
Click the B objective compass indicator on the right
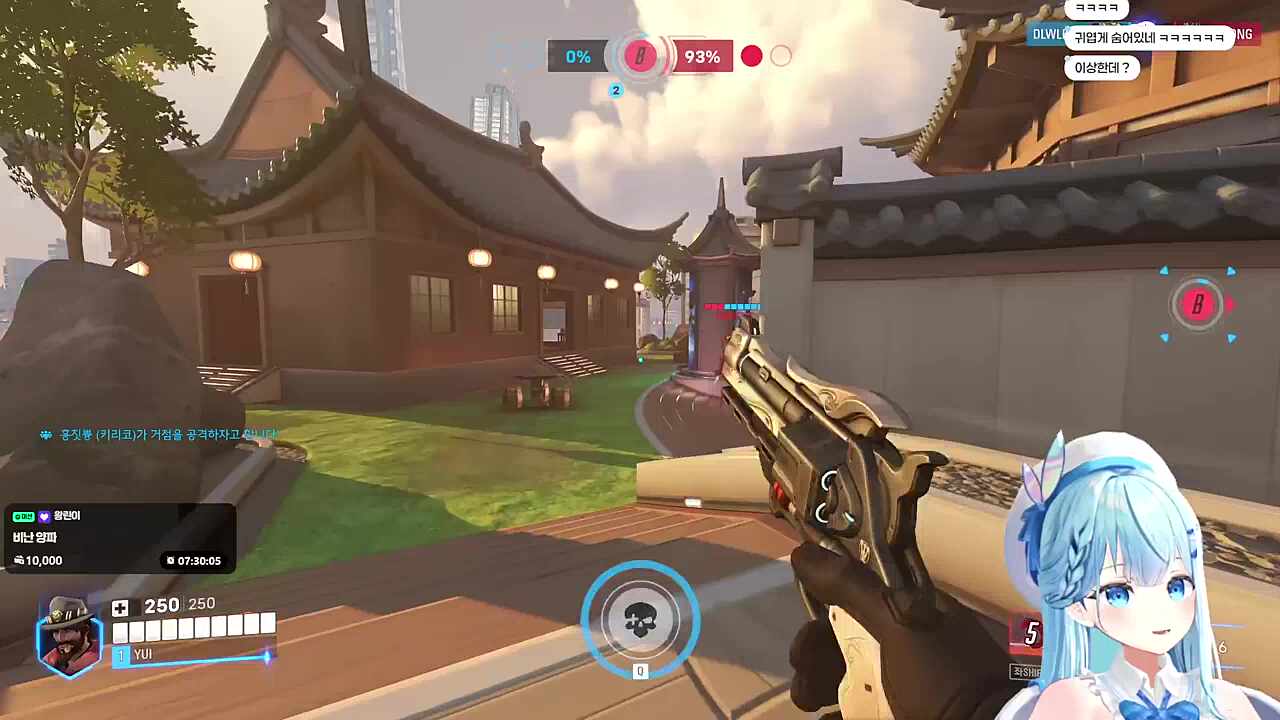1197,305
